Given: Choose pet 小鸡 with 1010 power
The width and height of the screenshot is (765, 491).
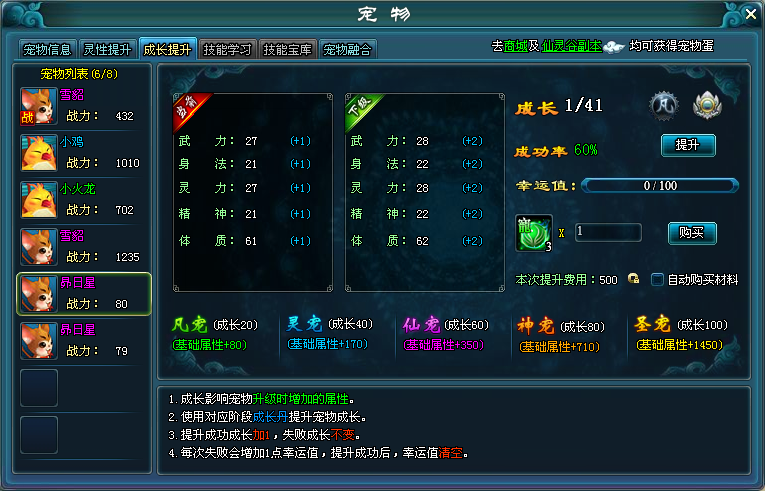Looking at the screenshot, I should pyautogui.click(x=84, y=152).
